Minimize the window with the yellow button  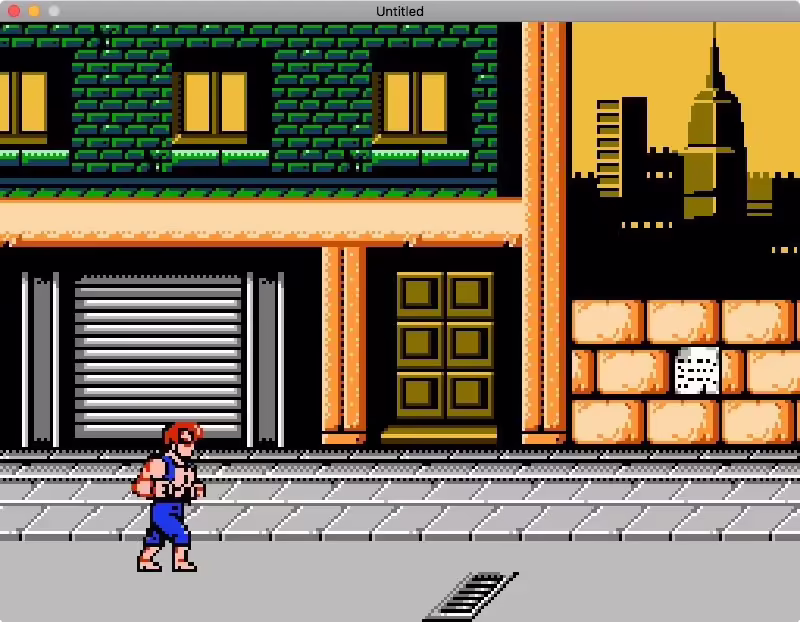pos(34,11)
